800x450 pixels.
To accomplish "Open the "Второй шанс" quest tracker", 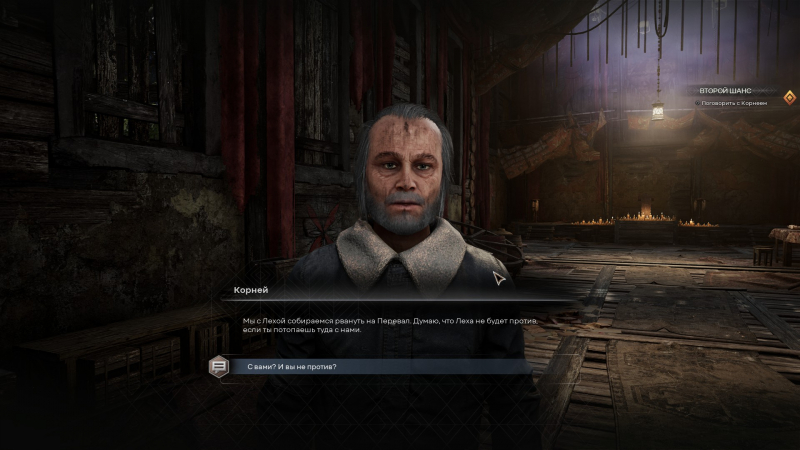I will point(725,91).
